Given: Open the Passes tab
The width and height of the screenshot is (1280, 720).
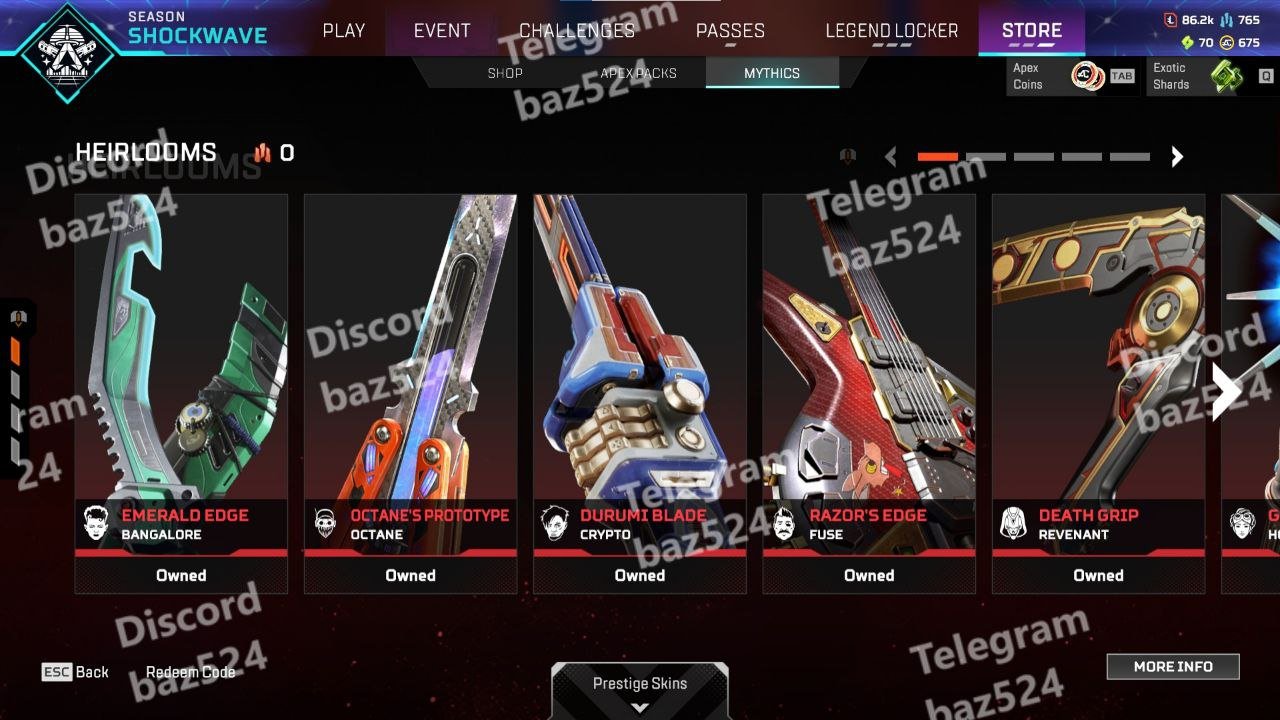Looking at the screenshot, I should pyautogui.click(x=730, y=31).
